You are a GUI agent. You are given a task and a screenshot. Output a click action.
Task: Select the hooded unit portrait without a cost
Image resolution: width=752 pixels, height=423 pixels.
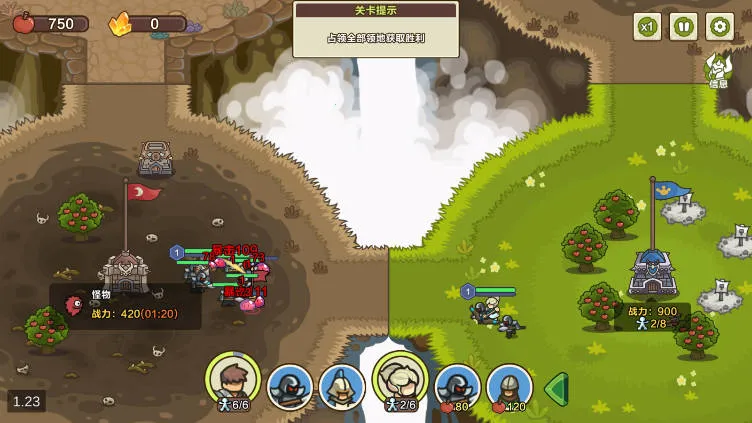click(x=290, y=387)
